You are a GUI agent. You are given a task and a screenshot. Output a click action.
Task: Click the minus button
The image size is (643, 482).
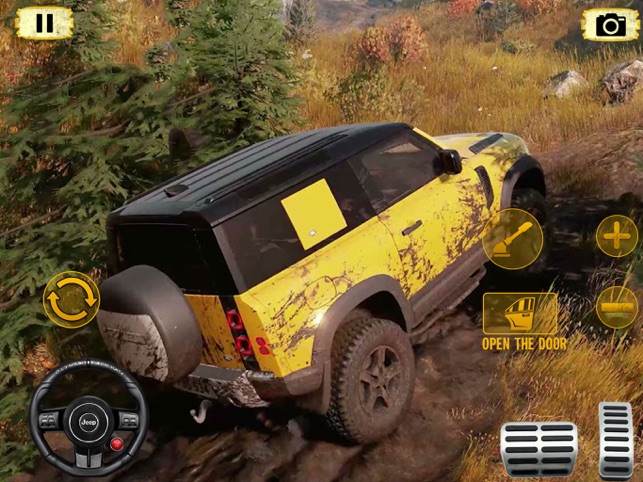point(617,306)
